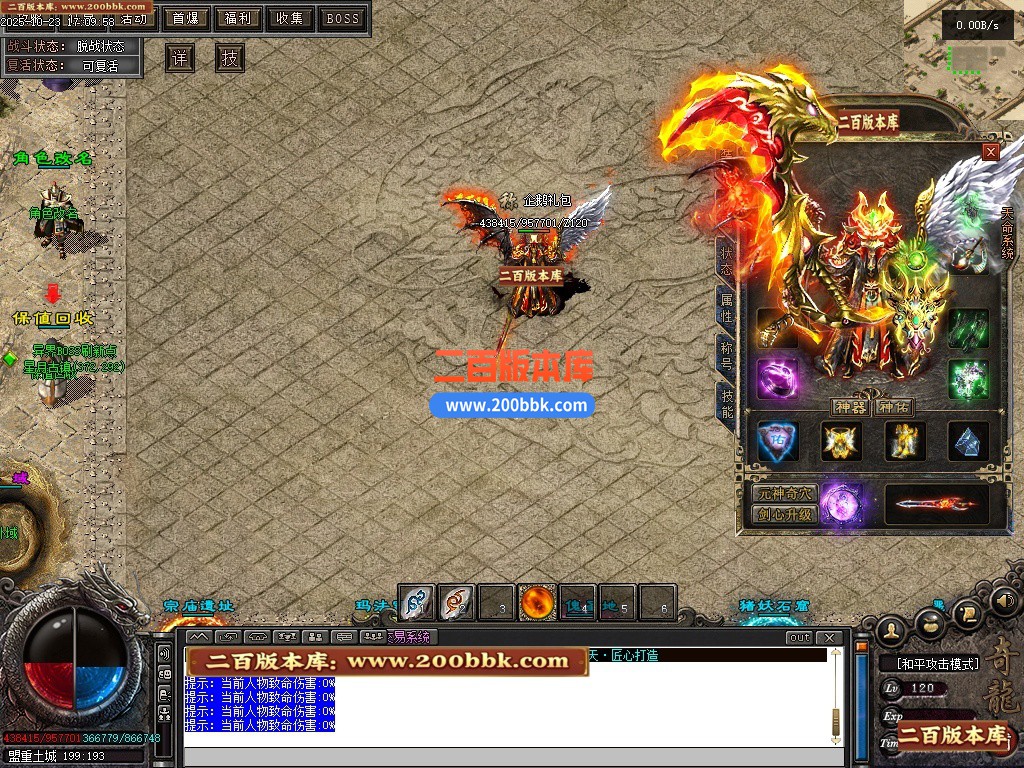Viewport: 1024px width, 768px height.
Task: Select the 神佑 blessing button
Action: tap(892, 407)
